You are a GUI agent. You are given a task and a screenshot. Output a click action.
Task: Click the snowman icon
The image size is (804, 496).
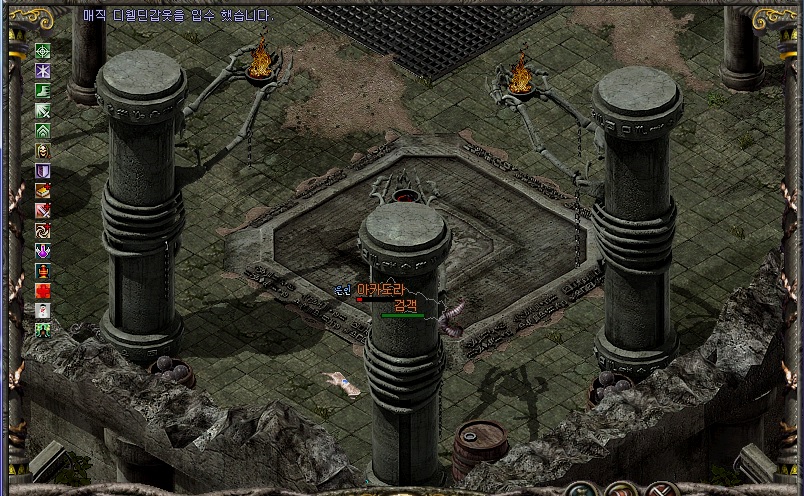click(x=43, y=310)
